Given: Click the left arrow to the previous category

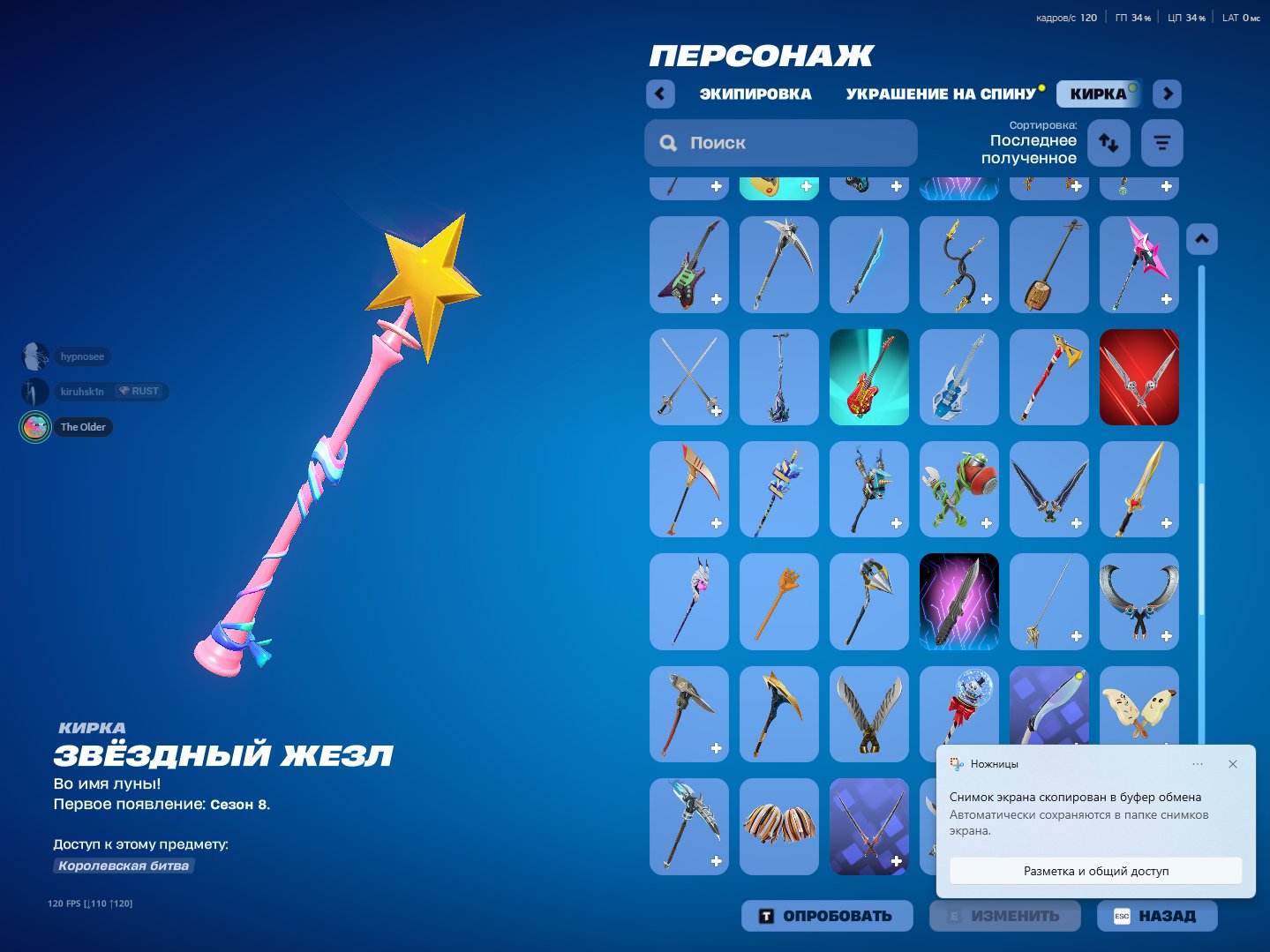Looking at the screenshot, I should (660, 94).
